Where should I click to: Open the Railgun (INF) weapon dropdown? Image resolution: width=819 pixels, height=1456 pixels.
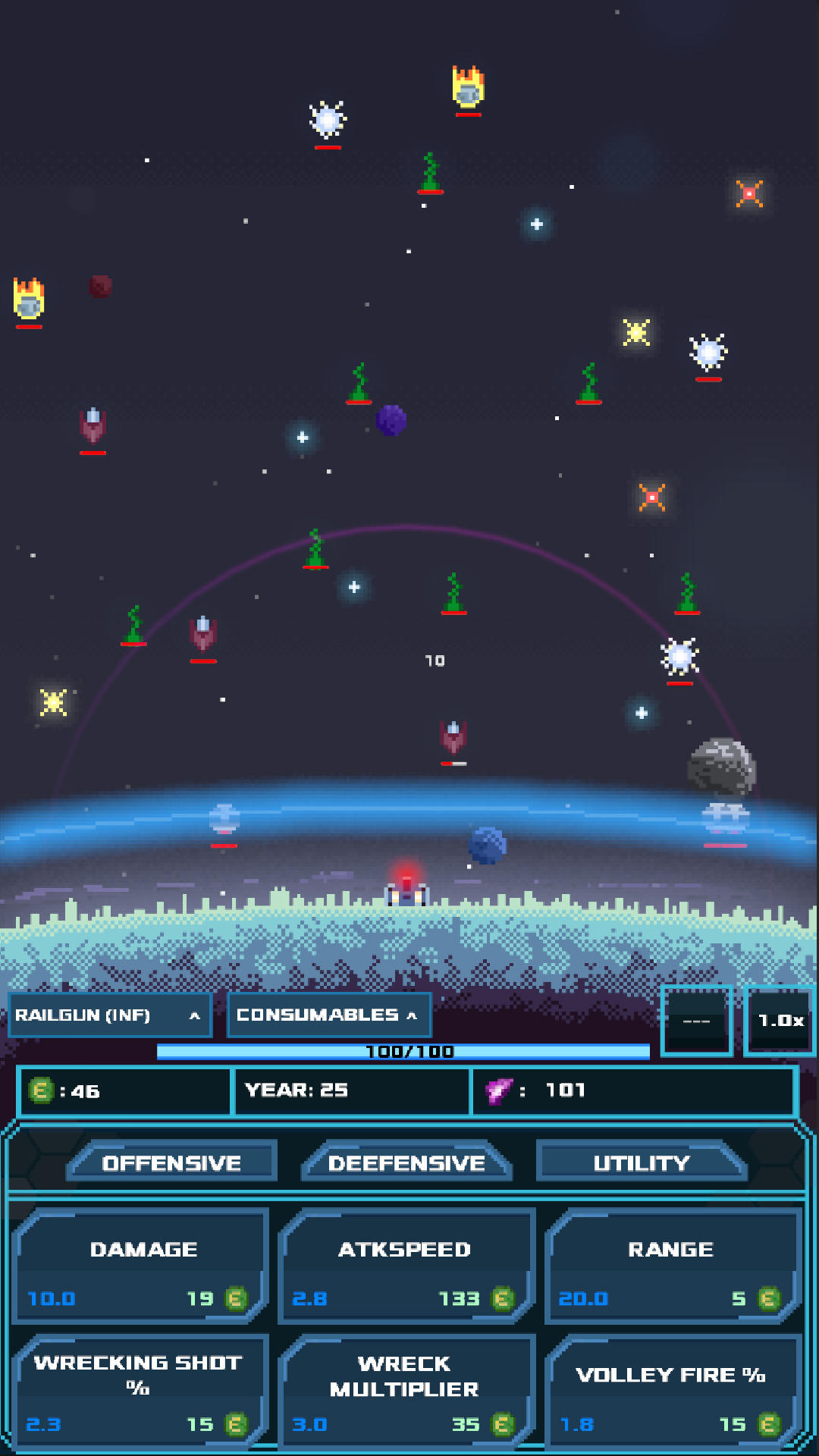(109, 1015)
